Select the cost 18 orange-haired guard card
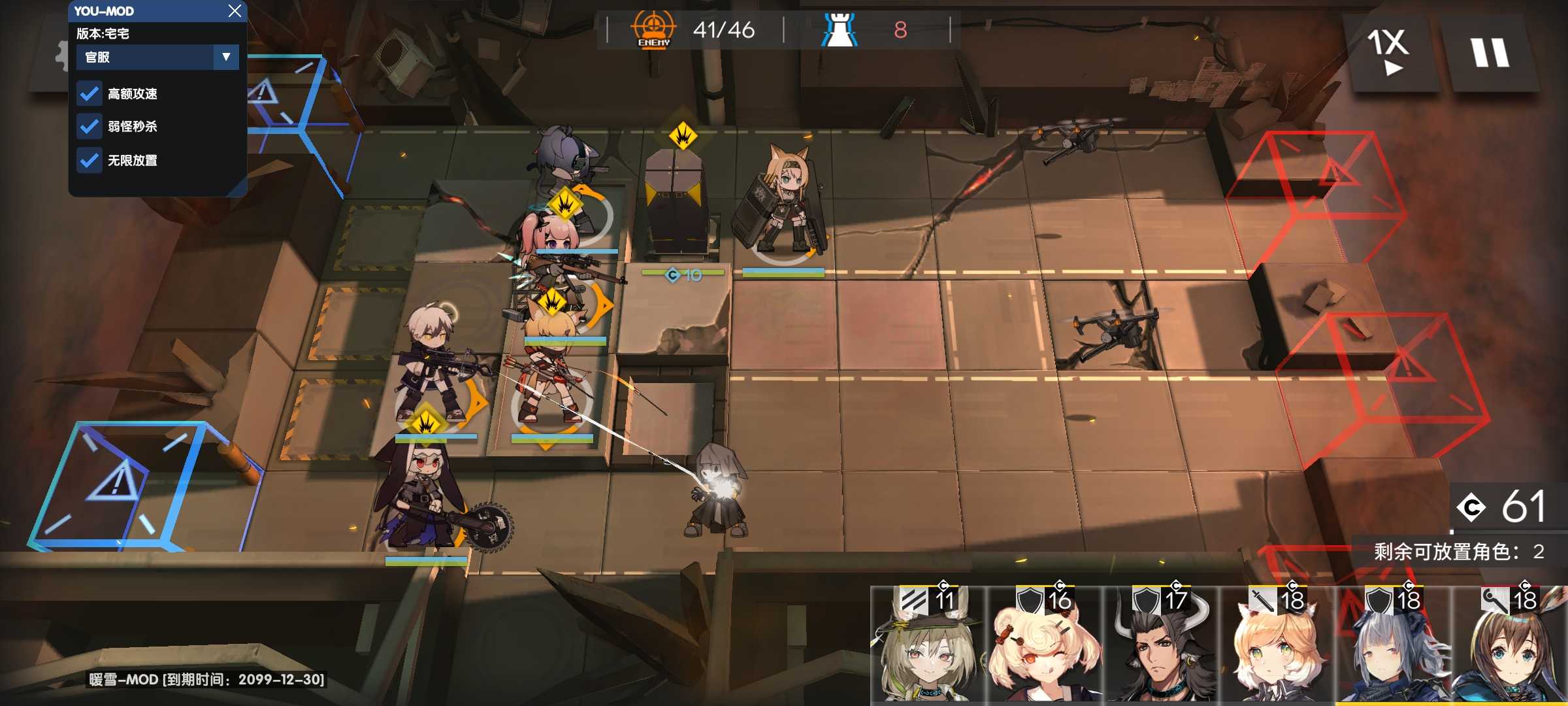The image size is (1568, 706). tap(1277, 644)
